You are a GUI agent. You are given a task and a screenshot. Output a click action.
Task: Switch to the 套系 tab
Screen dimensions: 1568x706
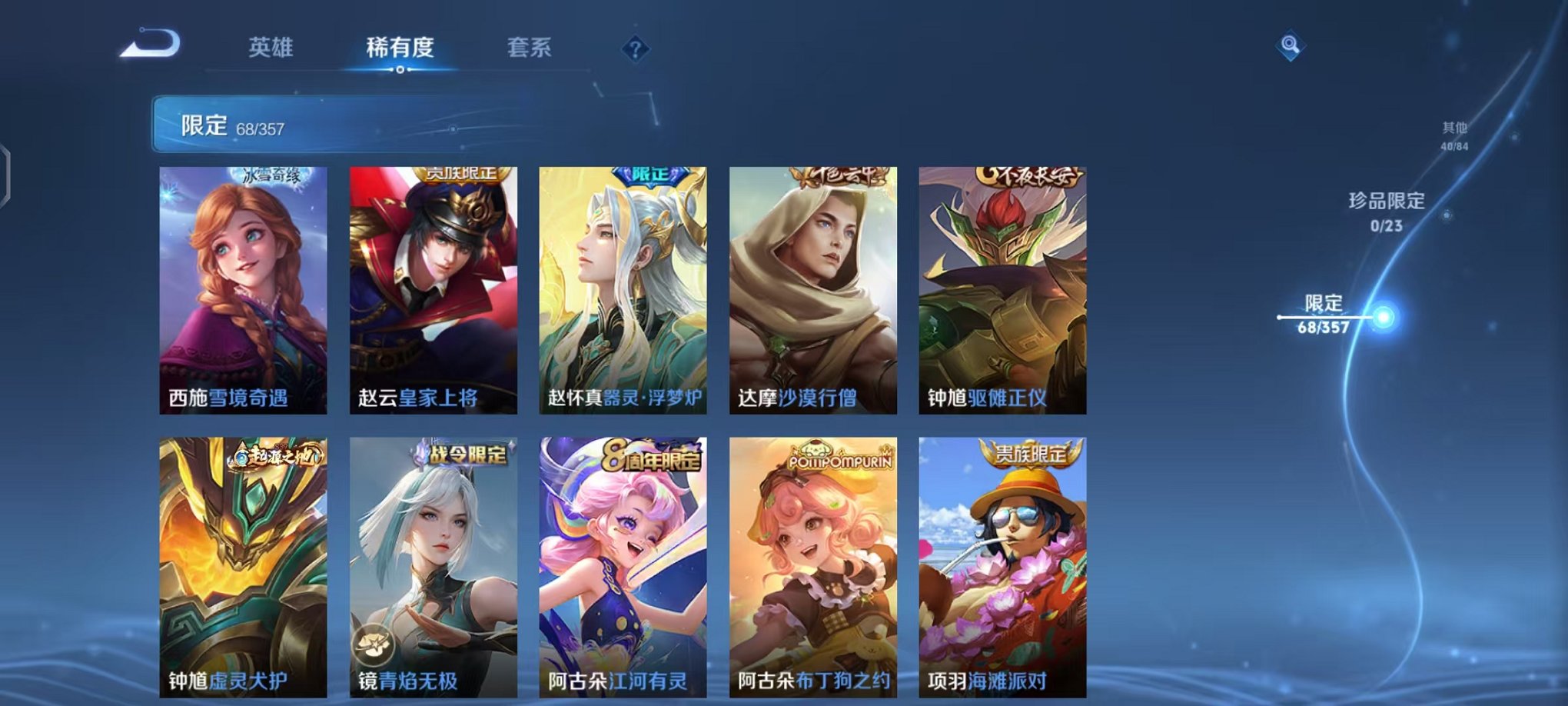536,48
